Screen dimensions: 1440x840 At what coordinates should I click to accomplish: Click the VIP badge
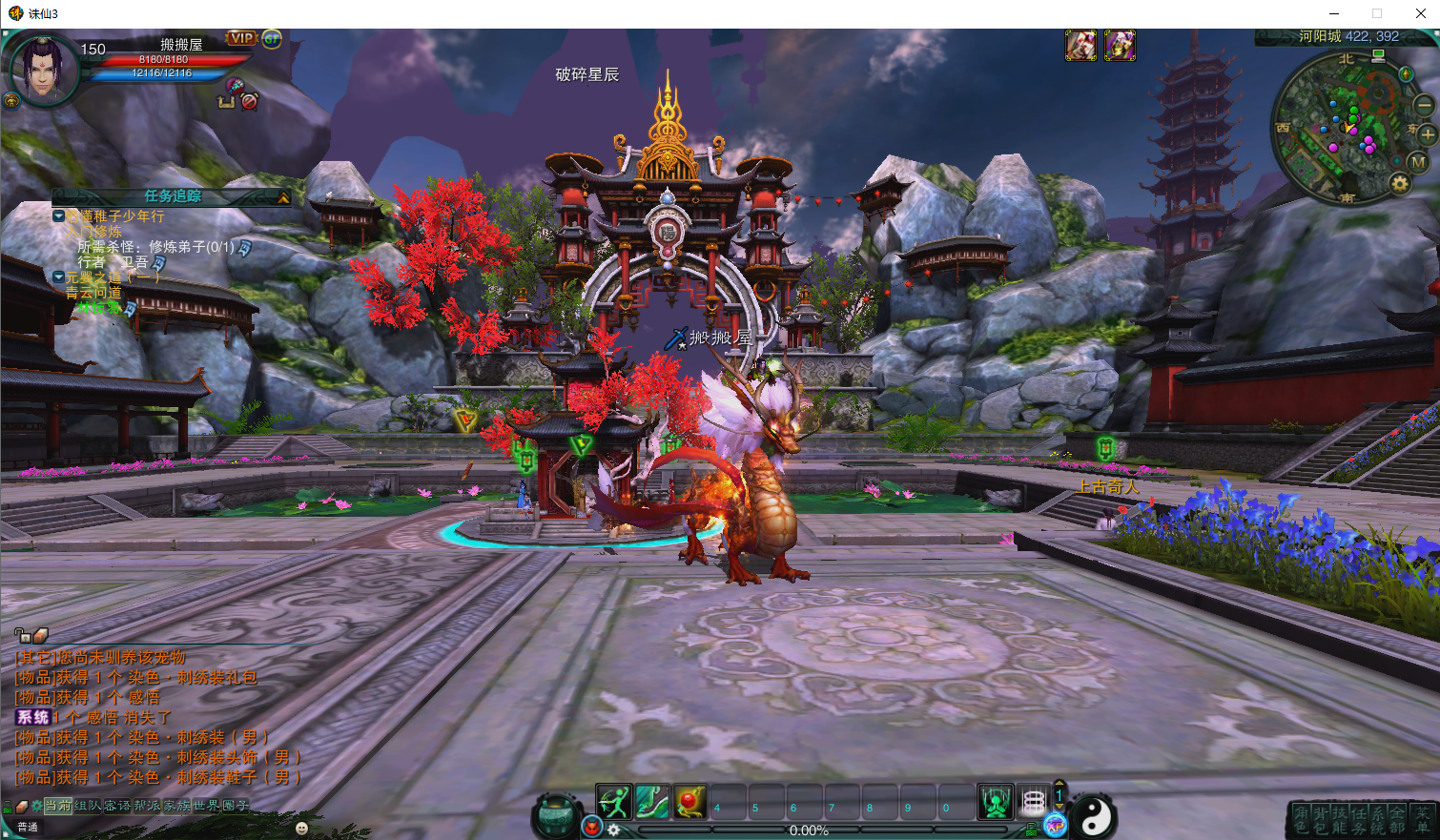point(241,38)
